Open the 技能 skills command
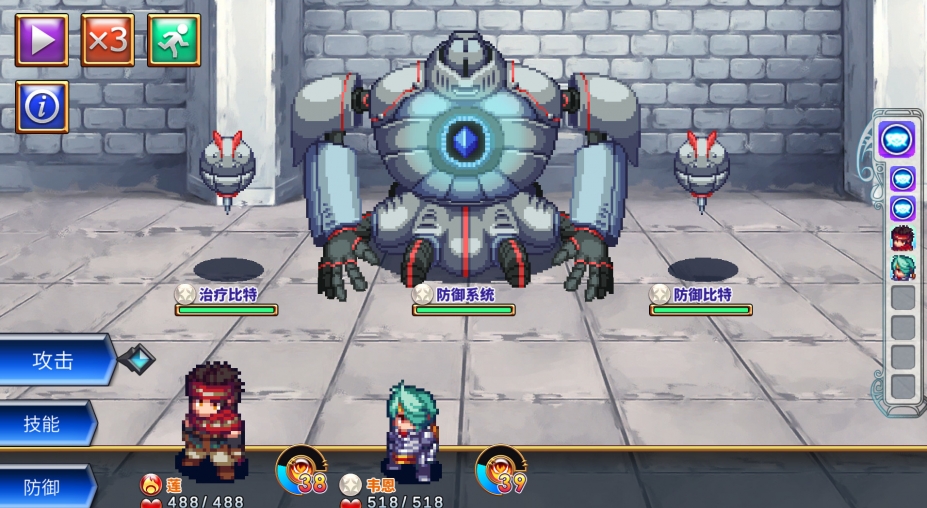 (x=45, y=424)
